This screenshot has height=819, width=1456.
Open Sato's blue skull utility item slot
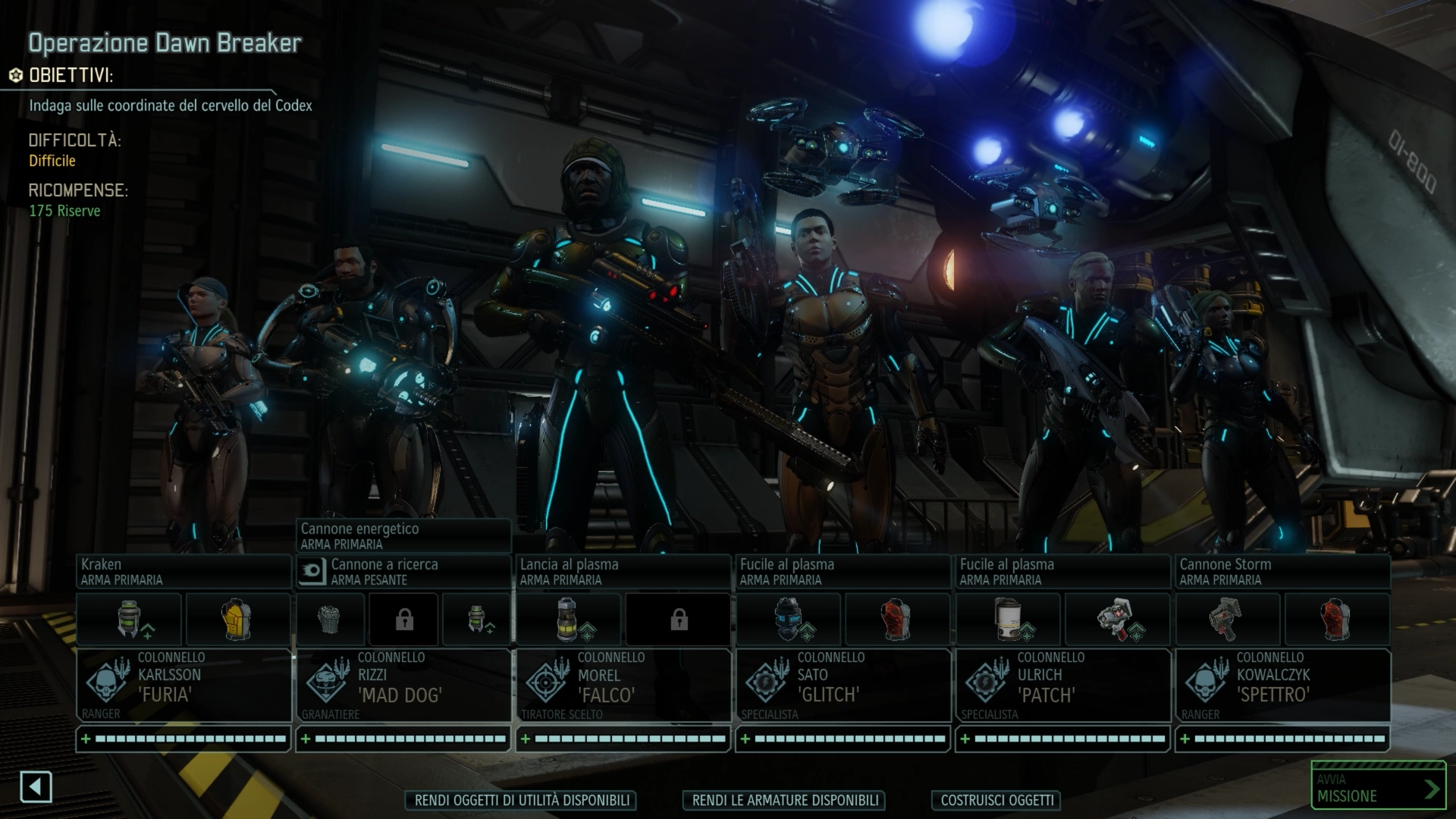click(789, 619)
